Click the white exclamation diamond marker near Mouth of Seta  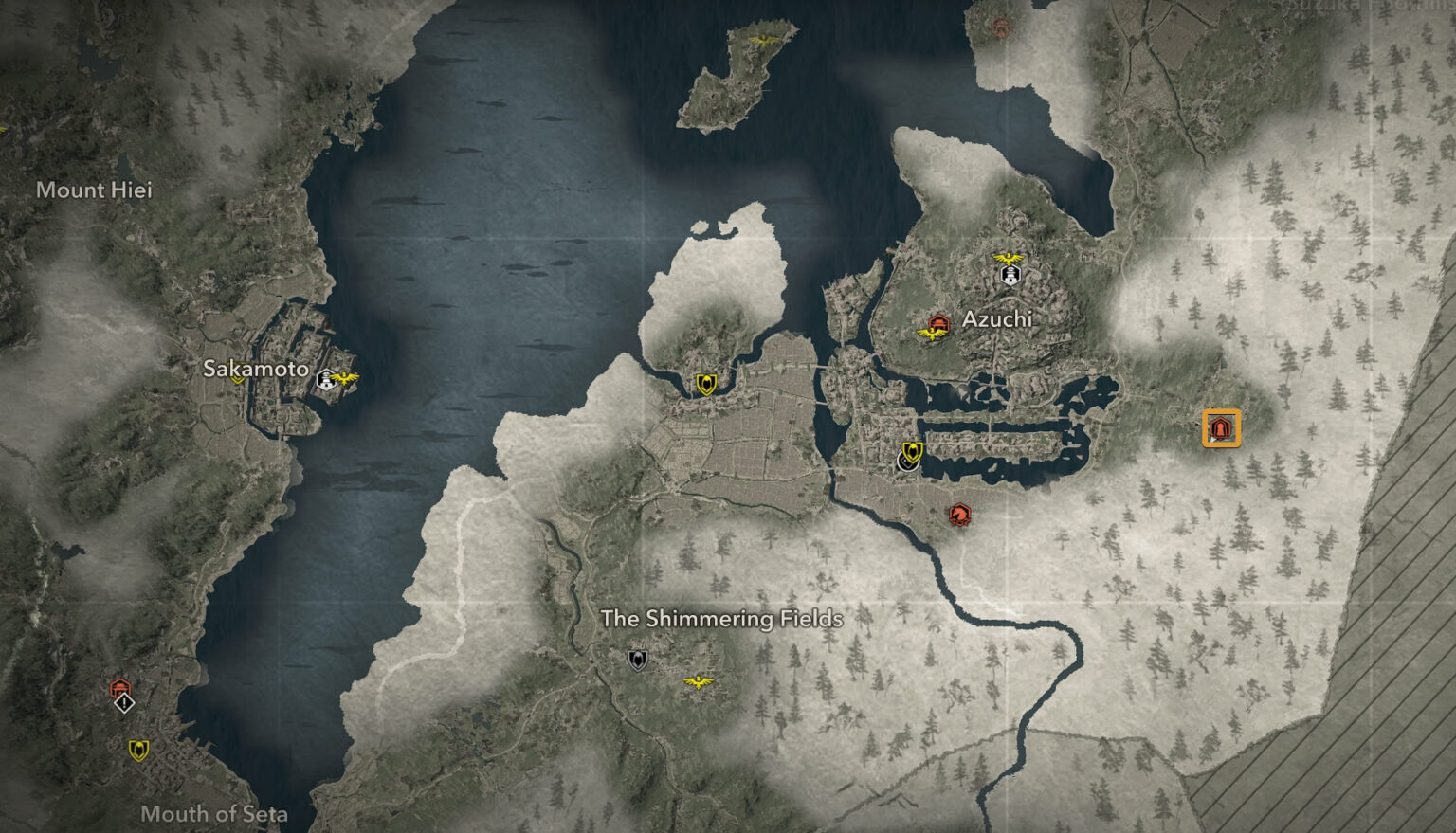tap(122, 705)
